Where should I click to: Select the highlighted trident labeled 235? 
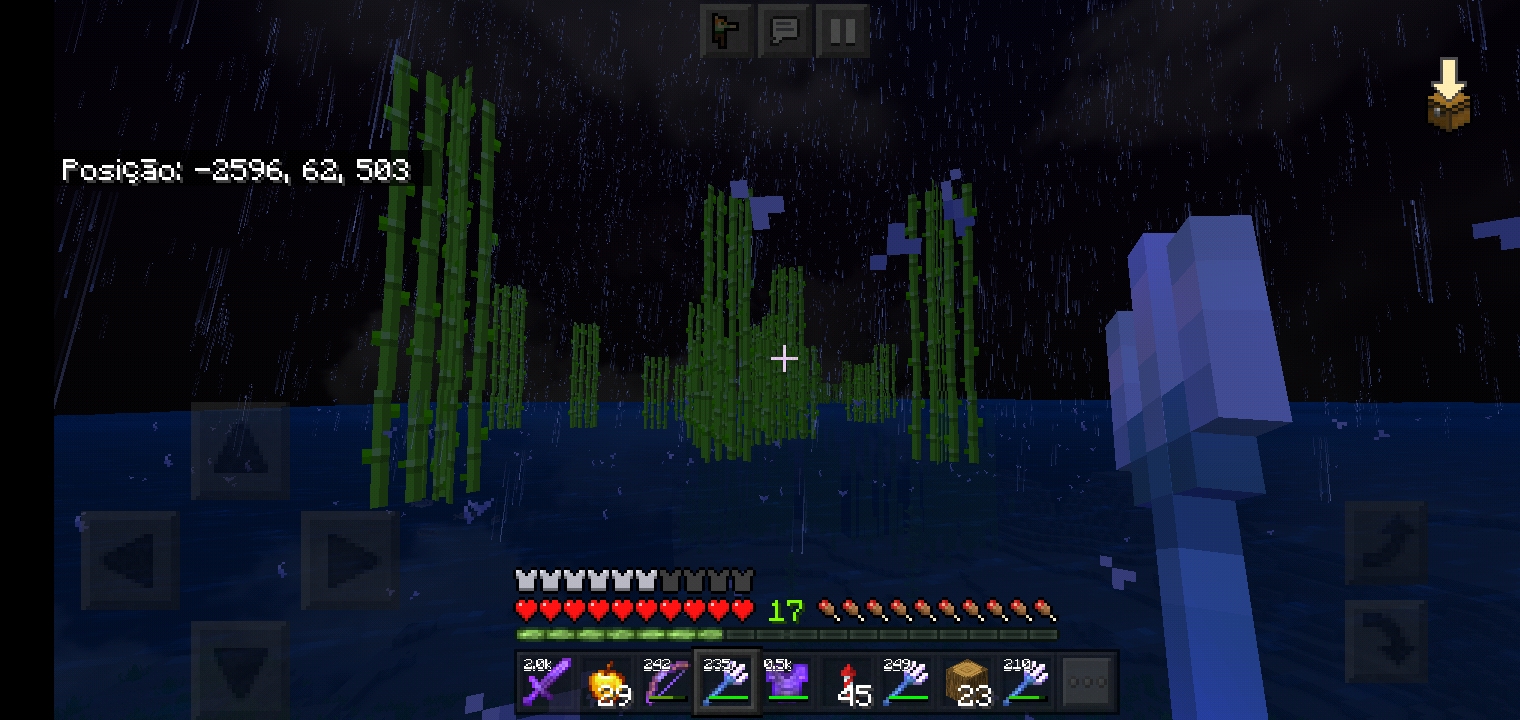coord(727,683)
